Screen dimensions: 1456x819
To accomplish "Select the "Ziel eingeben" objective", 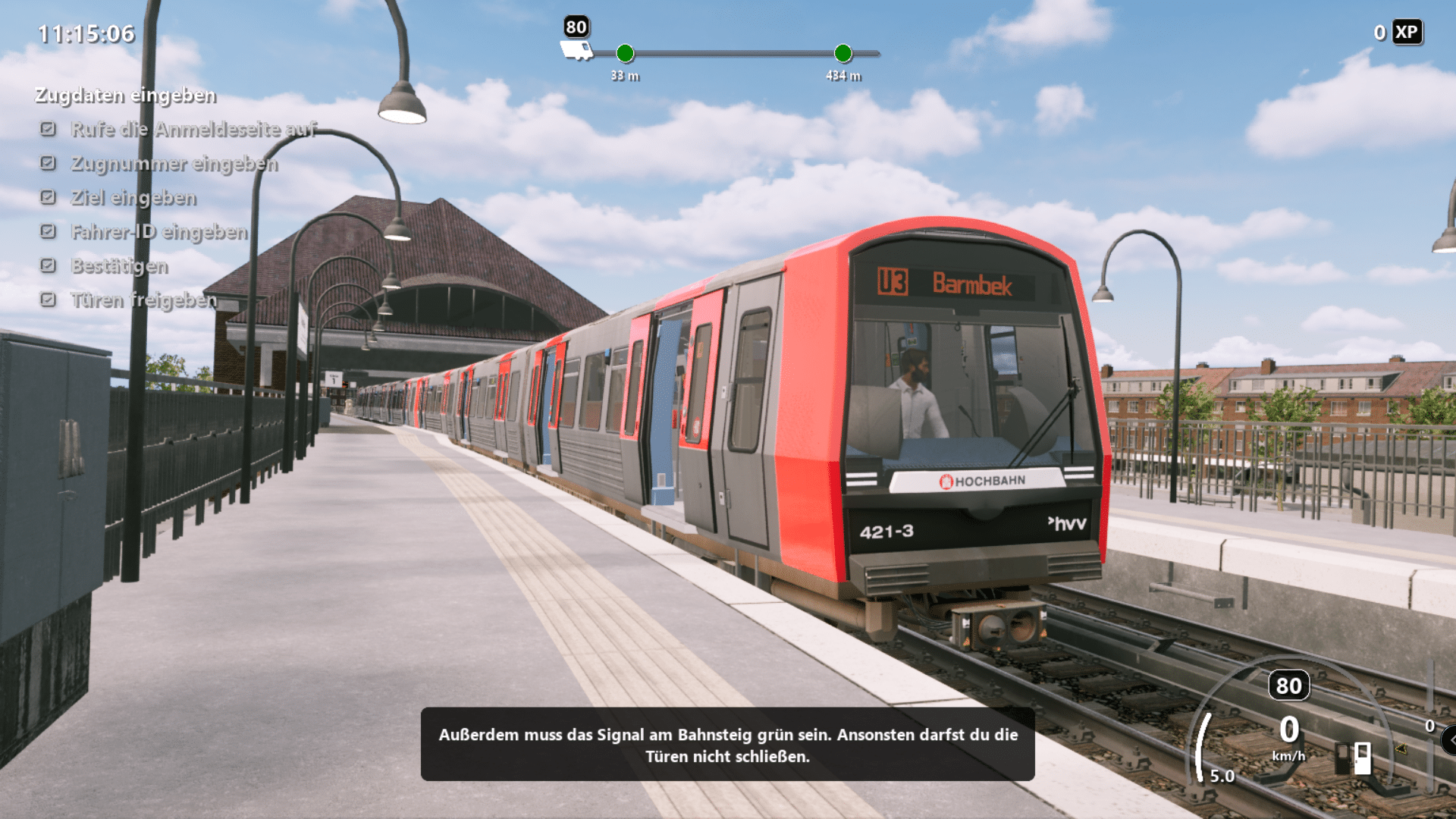I will (x=133, y=198).
